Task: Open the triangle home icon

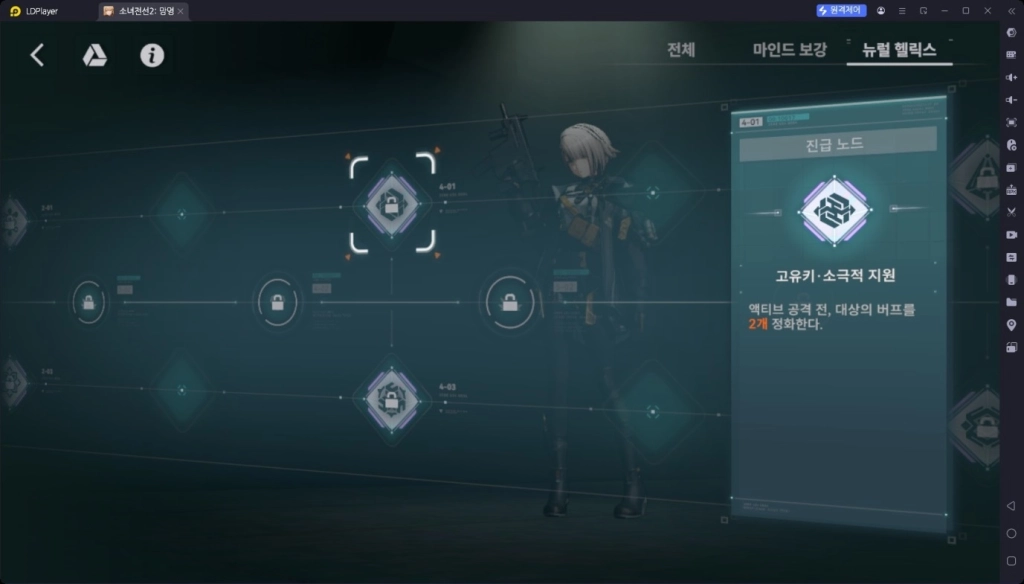Action: pyautogui.click(x=94, y=55)
